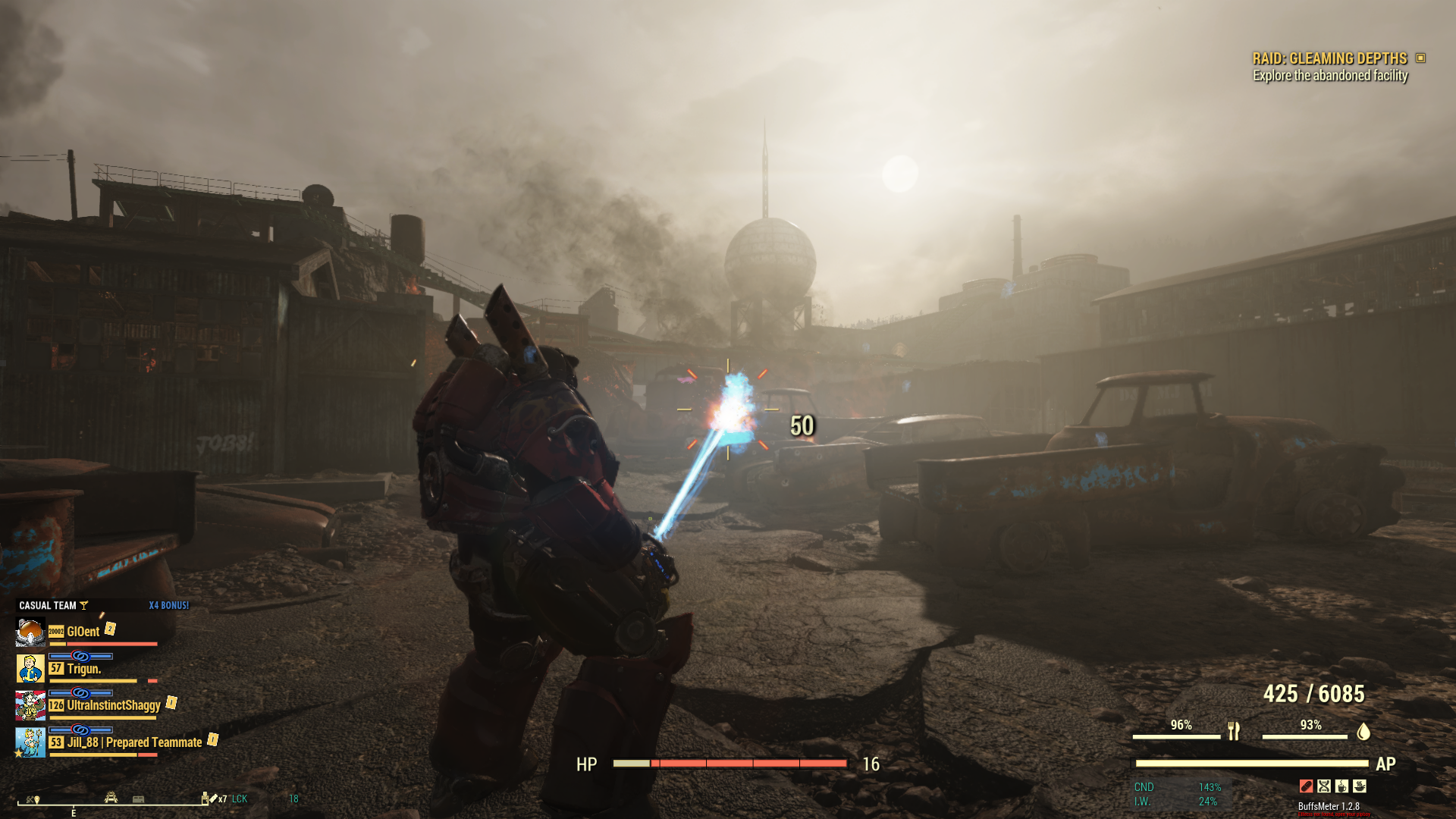Click Jill_88's mermaid avatar portrait

coord(30,742)
